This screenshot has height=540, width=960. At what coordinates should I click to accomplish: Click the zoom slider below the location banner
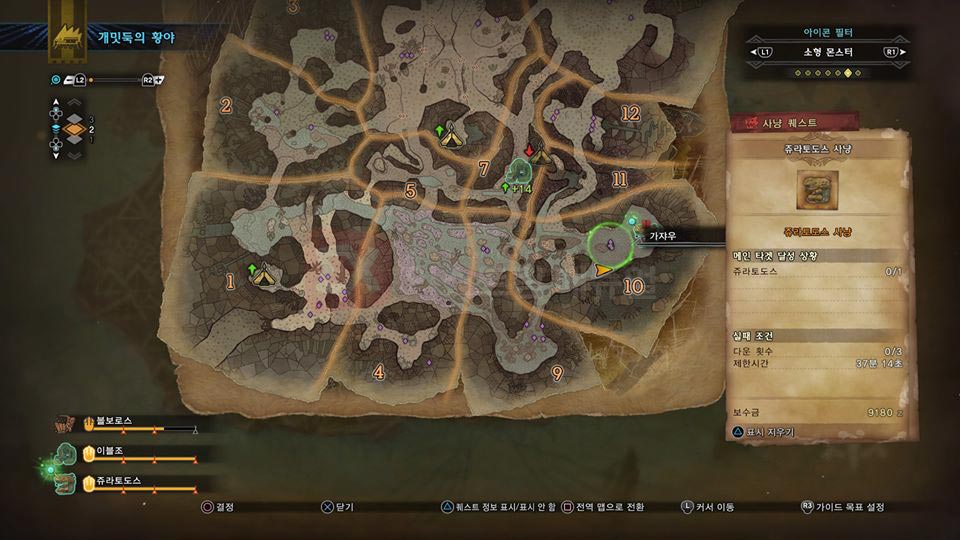click(113, 79)
